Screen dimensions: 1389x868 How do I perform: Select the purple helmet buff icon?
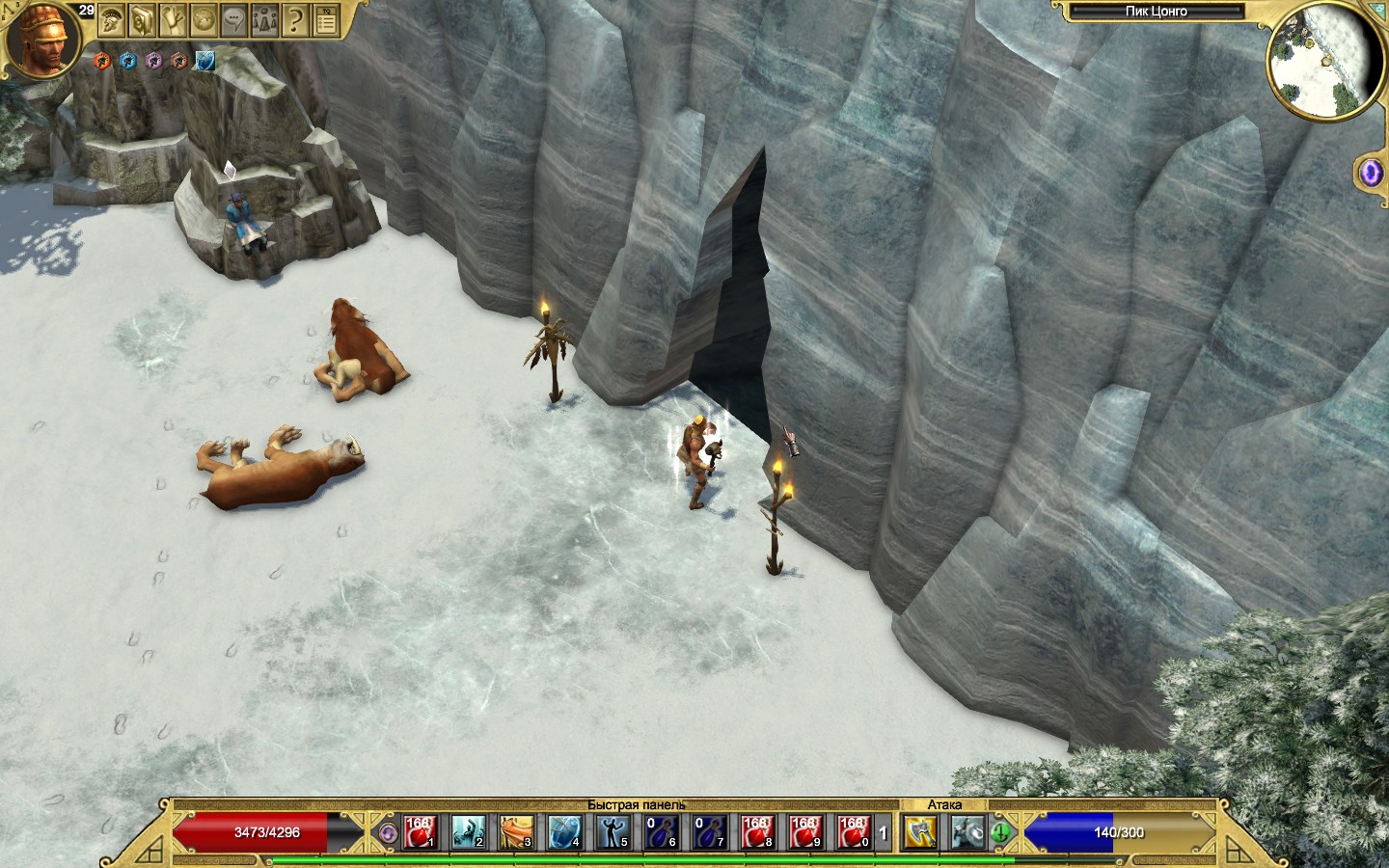click(153, 61)
